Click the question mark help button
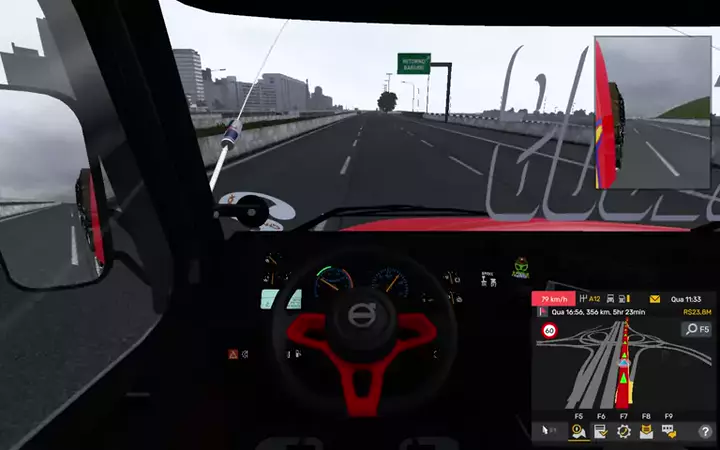 coord(704,431)
